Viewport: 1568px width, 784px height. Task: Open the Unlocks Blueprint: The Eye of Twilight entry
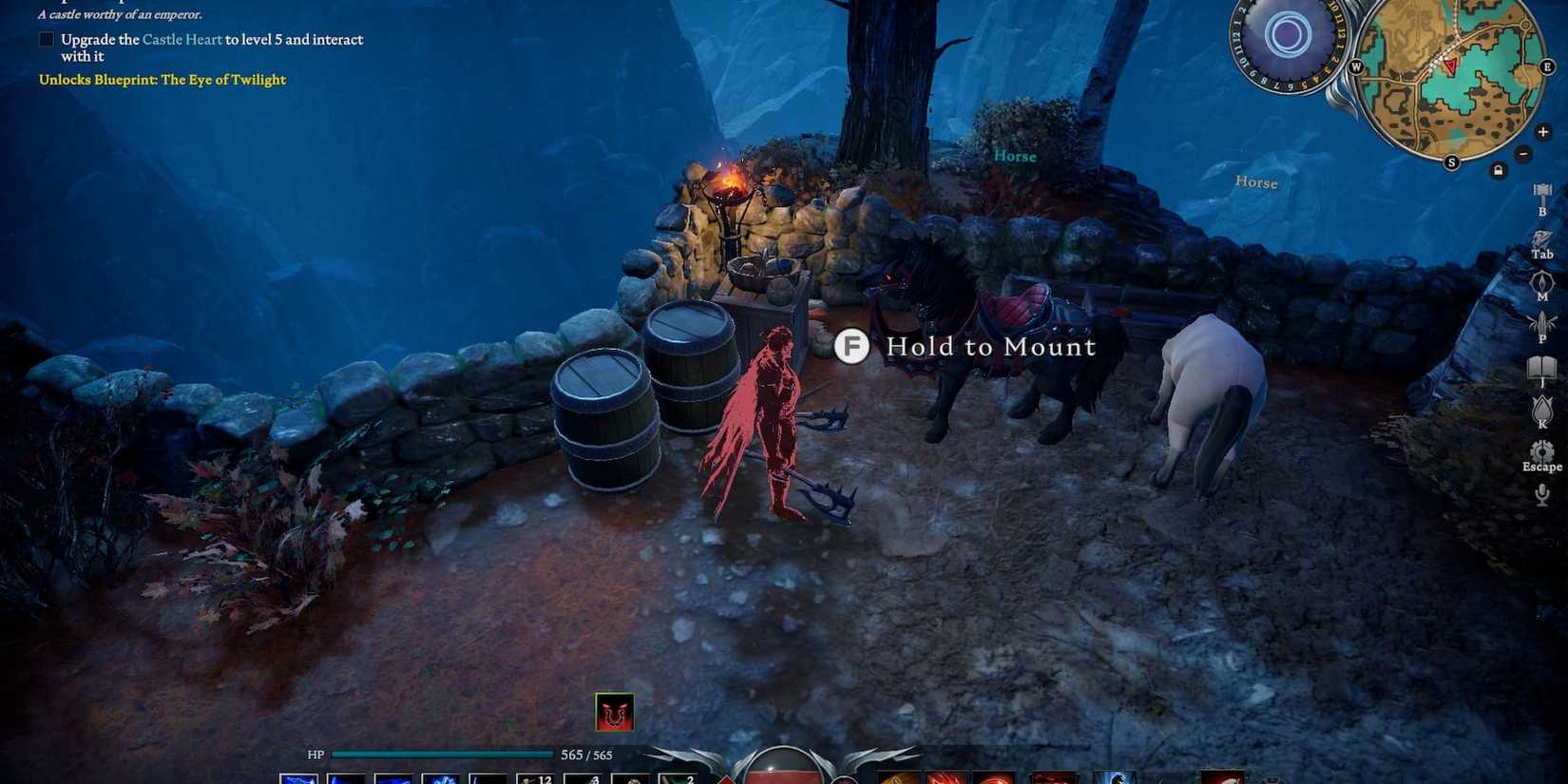point(162,80)
